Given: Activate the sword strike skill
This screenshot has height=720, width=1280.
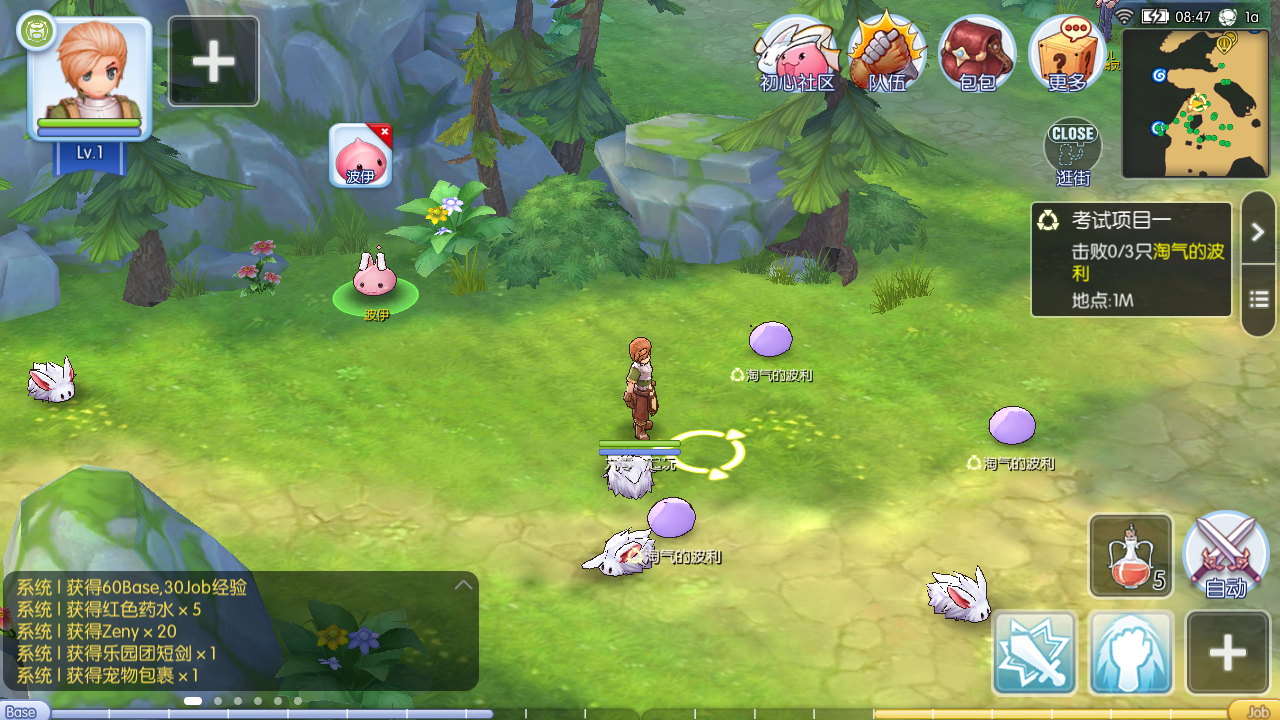Looking at the screenshot, I should 1035,653.
